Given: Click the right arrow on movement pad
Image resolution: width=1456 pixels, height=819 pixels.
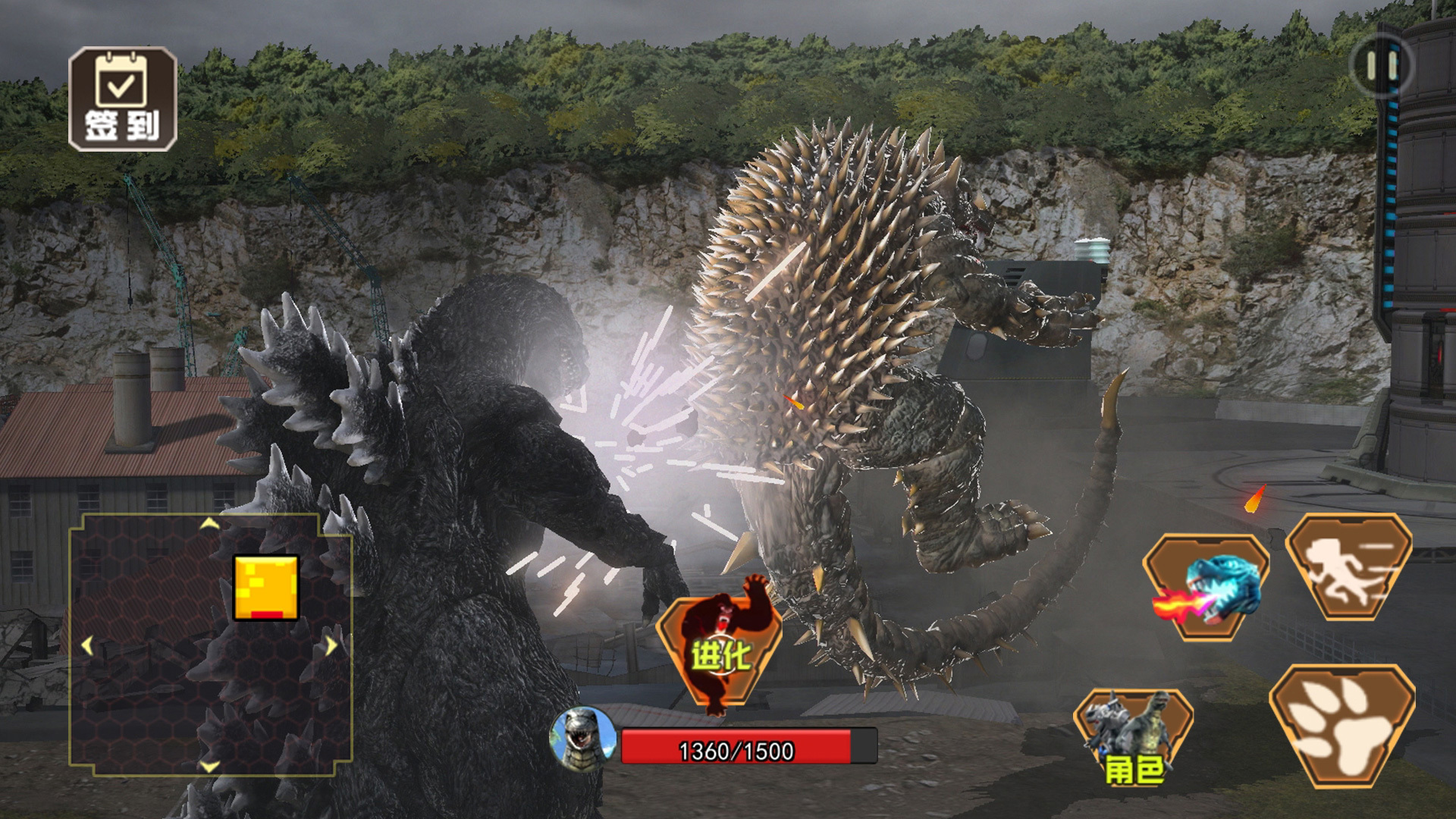Looking at the screenshot, I should click(331, 646).
